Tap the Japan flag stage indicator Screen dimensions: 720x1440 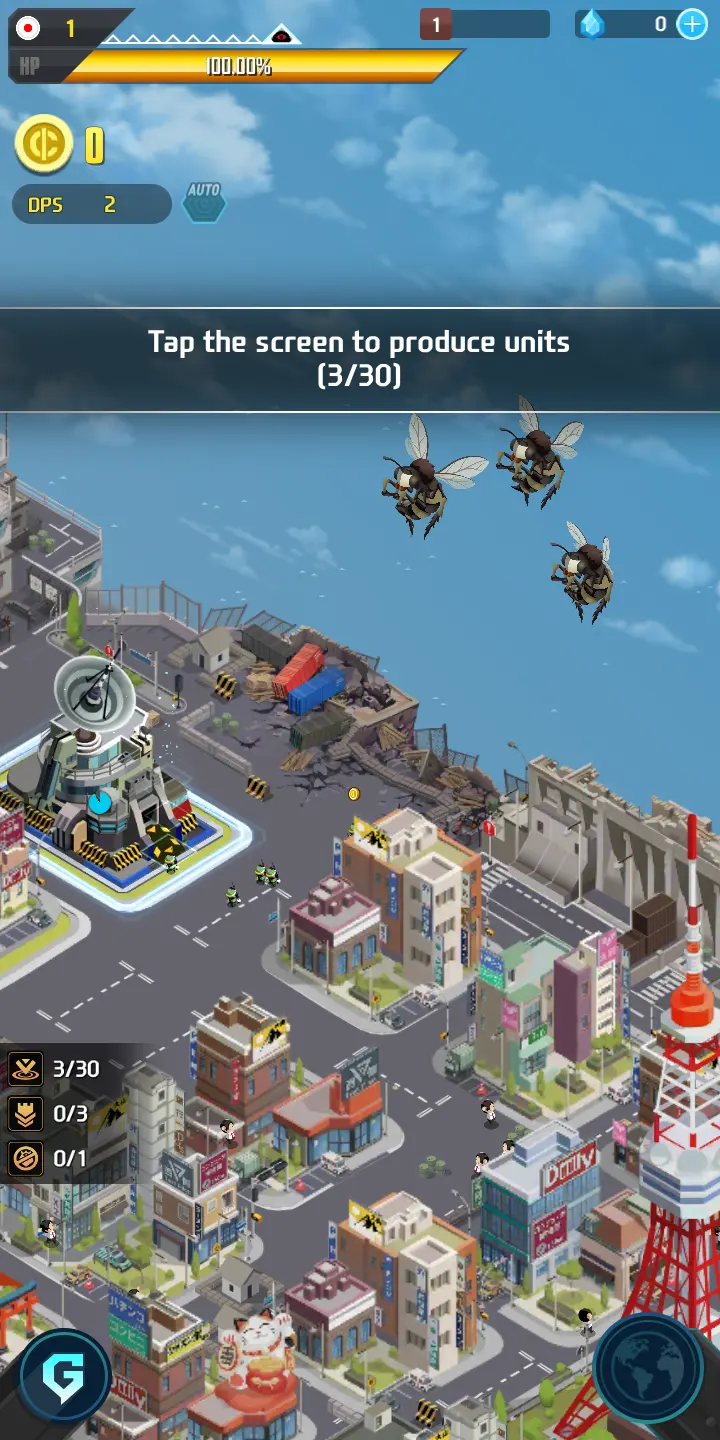tap(29, 29)
